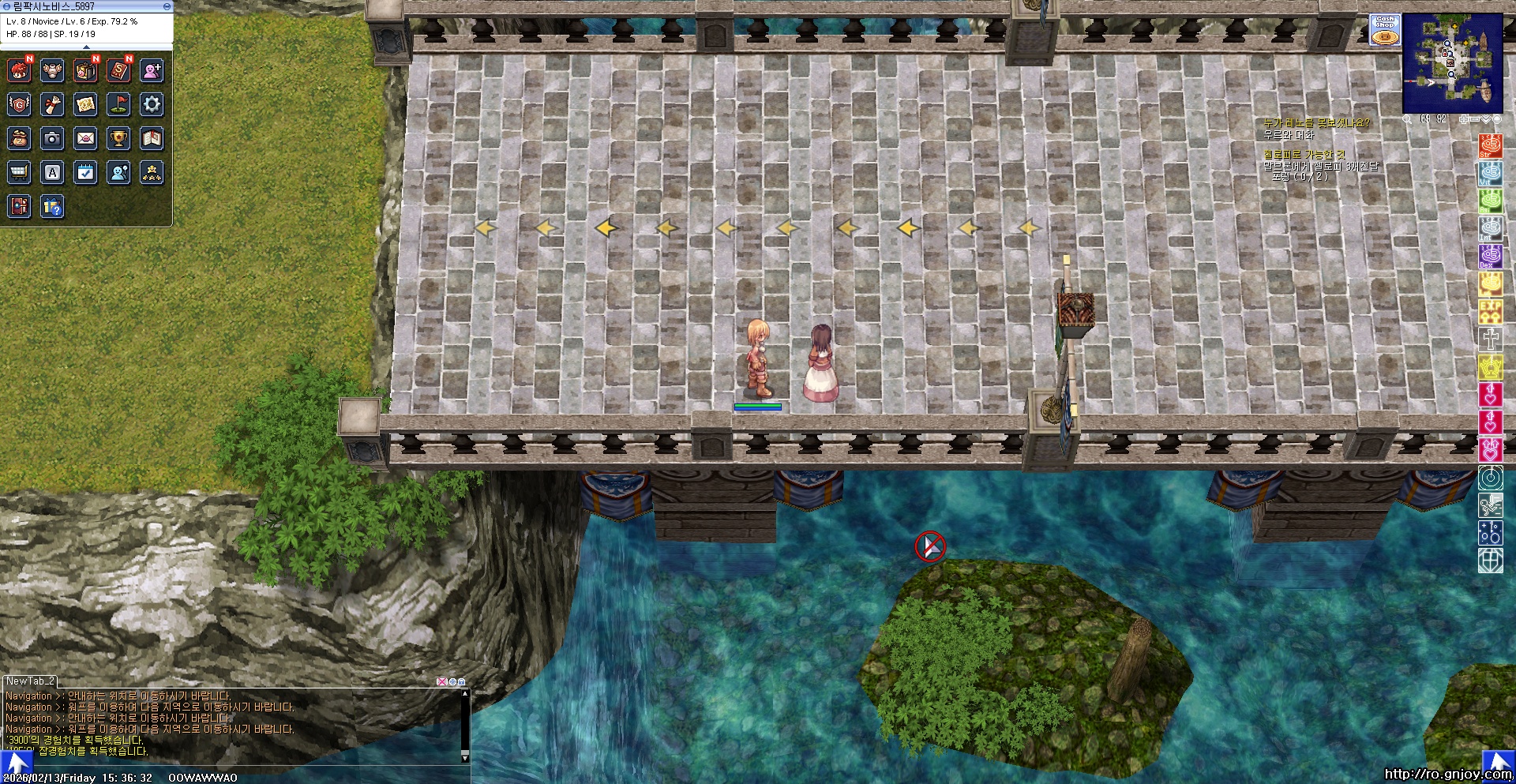Open the trophy achievements icon
1516x784 pixels.
(118, 138)
